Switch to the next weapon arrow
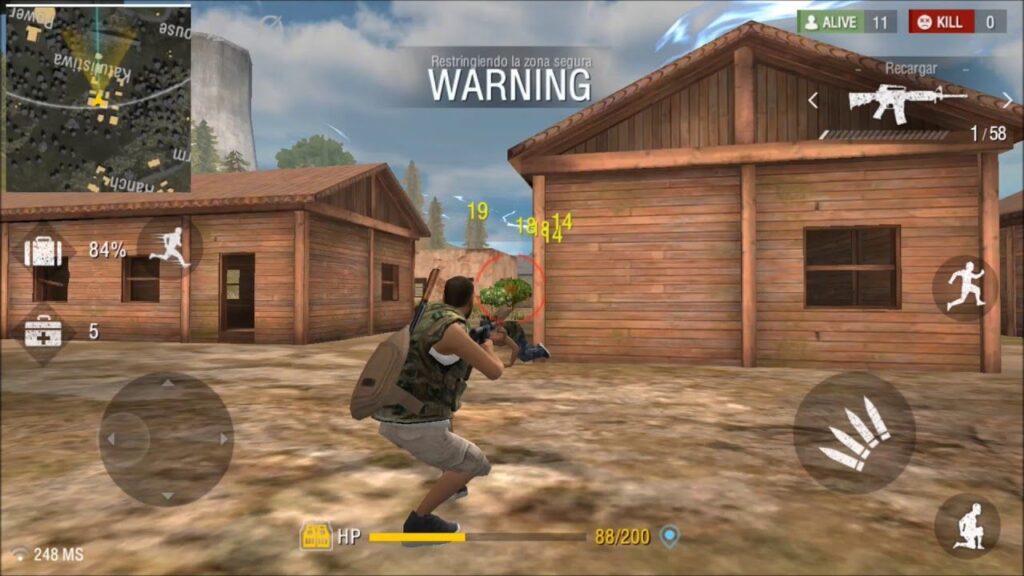Image resolution: width=1024 pixels, height=576 pixels. pyautogui.click(x=1006, y=100)
